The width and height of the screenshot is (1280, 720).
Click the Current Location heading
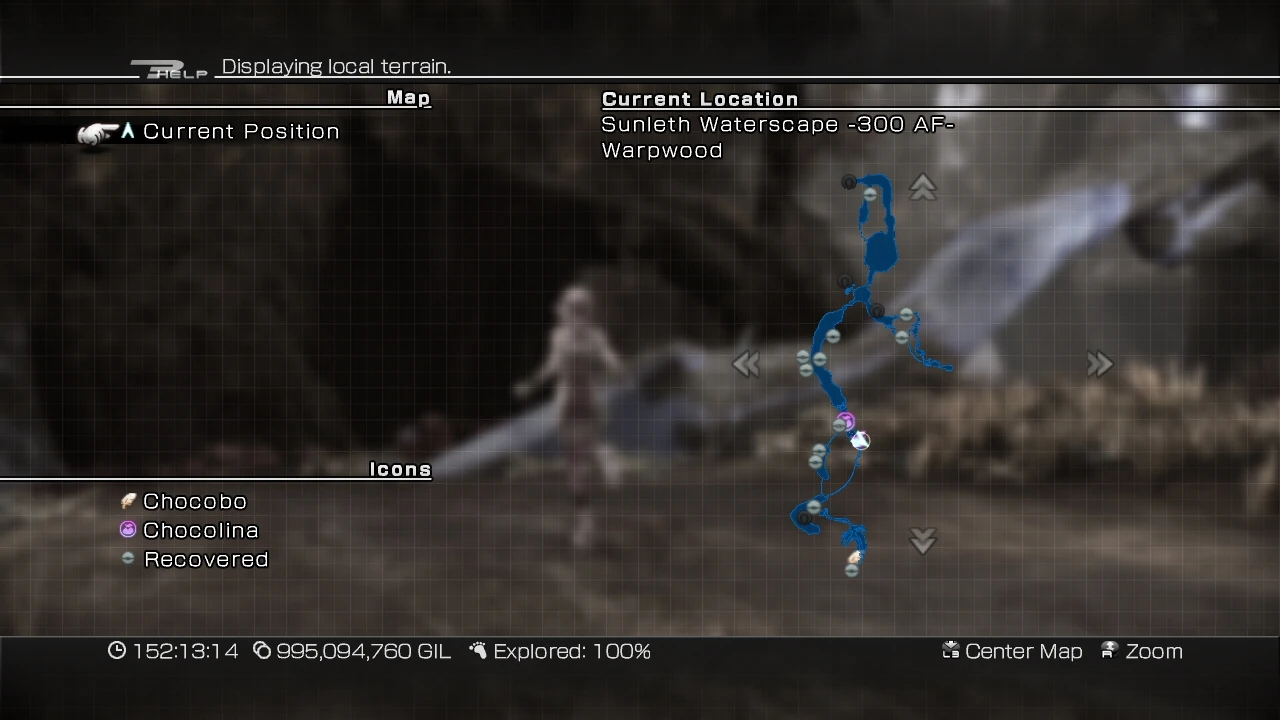pos(699,99)
